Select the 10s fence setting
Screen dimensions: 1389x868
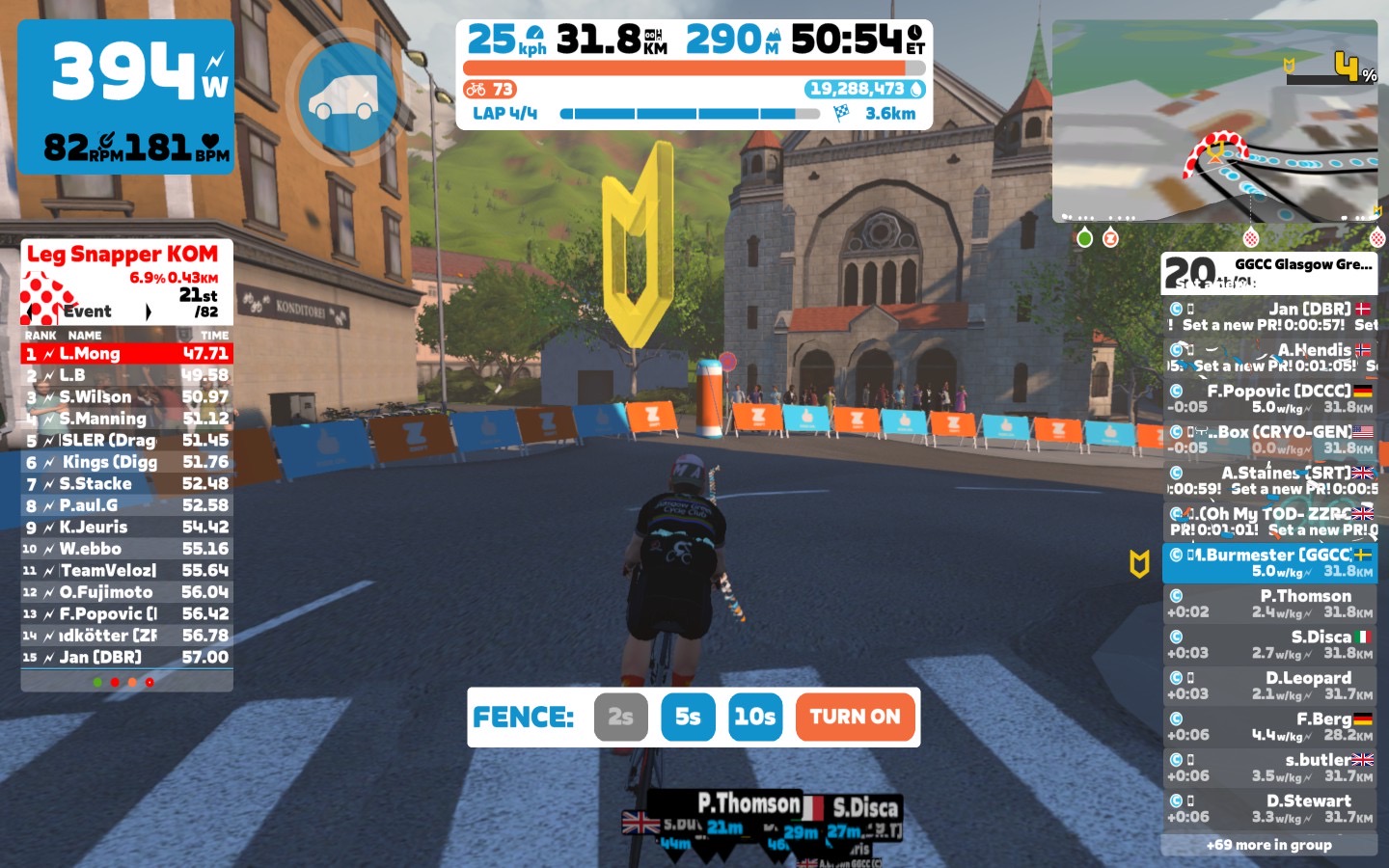pyautogui.click(x=754, y=717)
